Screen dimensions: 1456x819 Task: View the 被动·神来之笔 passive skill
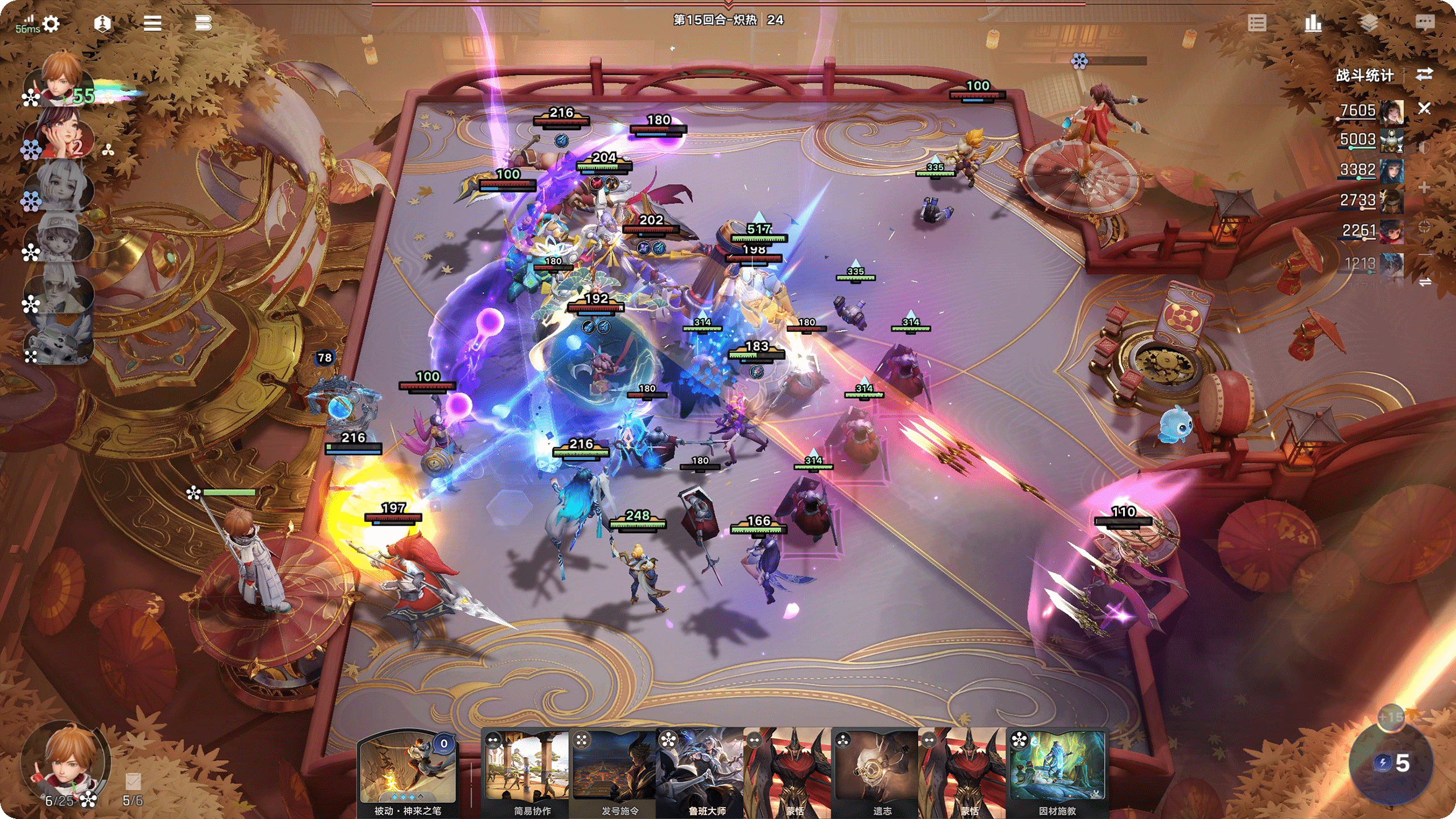pyautogui.click(x=407, y=773)
